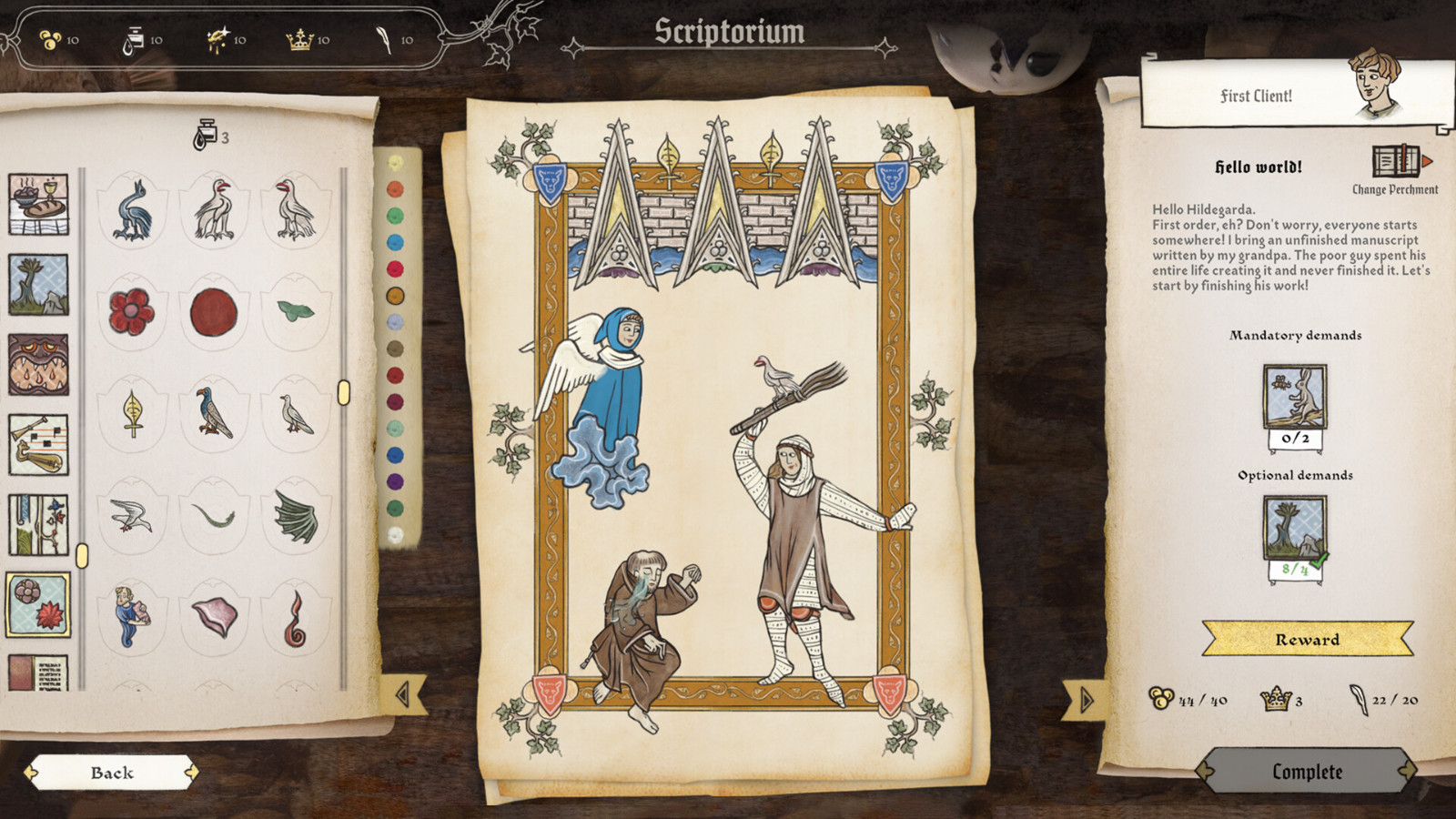The height and width of the screenshot is (819, 1456).
Task: Collapse the client panel with its arrow tab
Action: coord(1085,701)
